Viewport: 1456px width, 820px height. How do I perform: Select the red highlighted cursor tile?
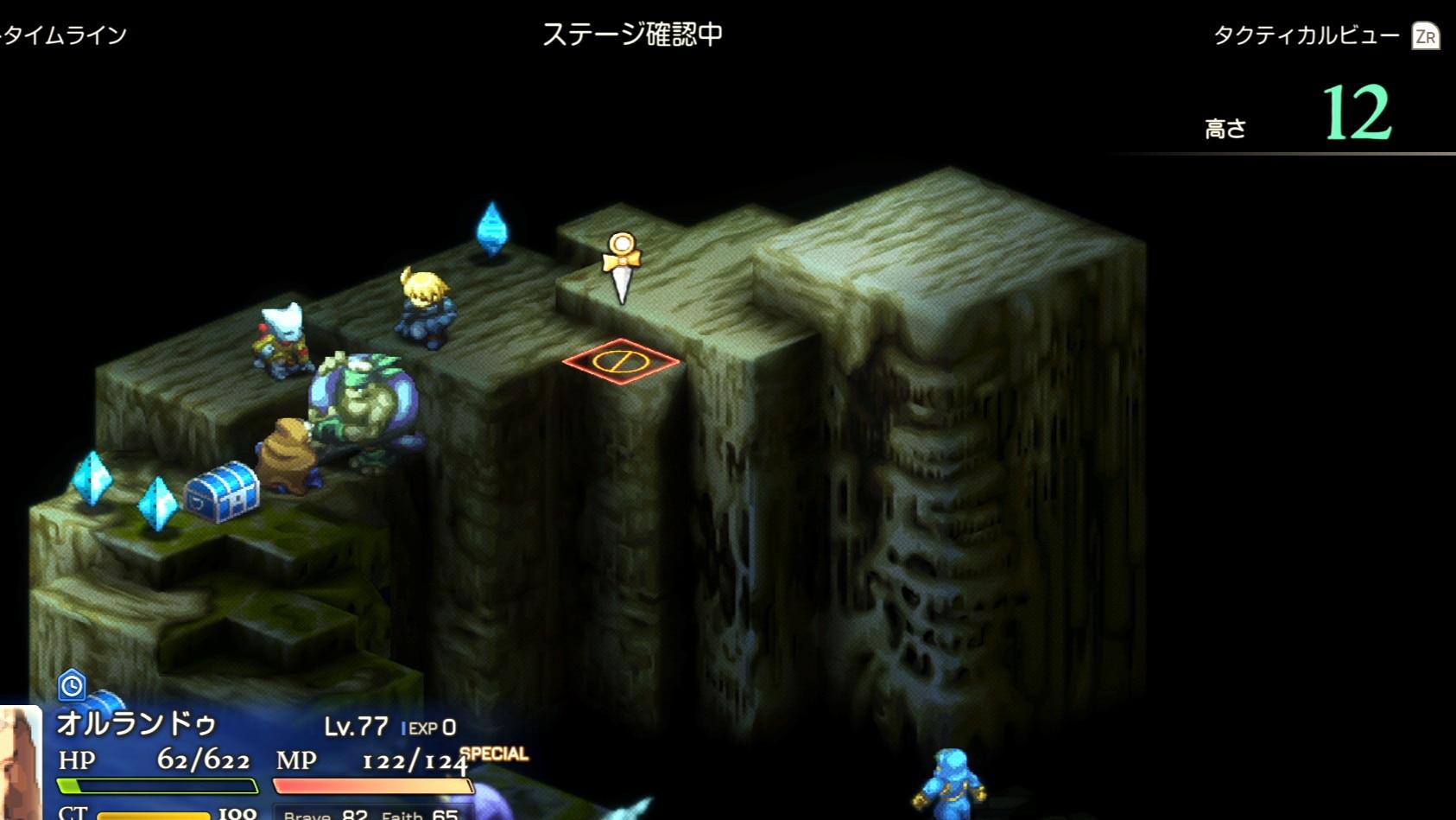point(620,360)
